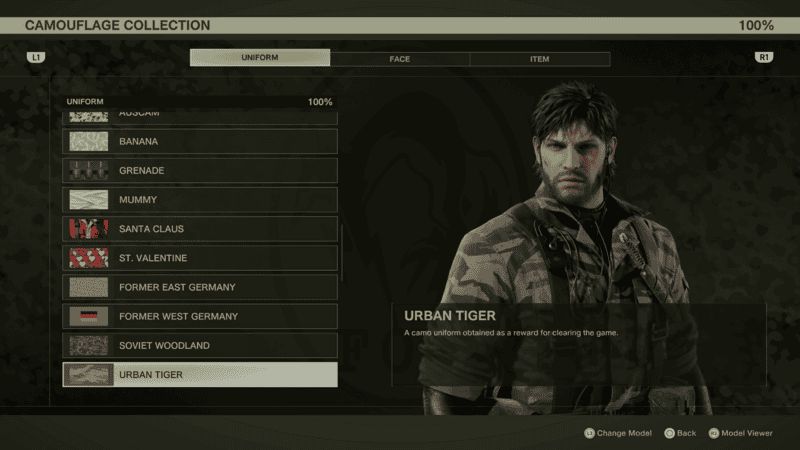Choose the Soviet Woodland uniform

pyautogui.click(x=200, y=345)
